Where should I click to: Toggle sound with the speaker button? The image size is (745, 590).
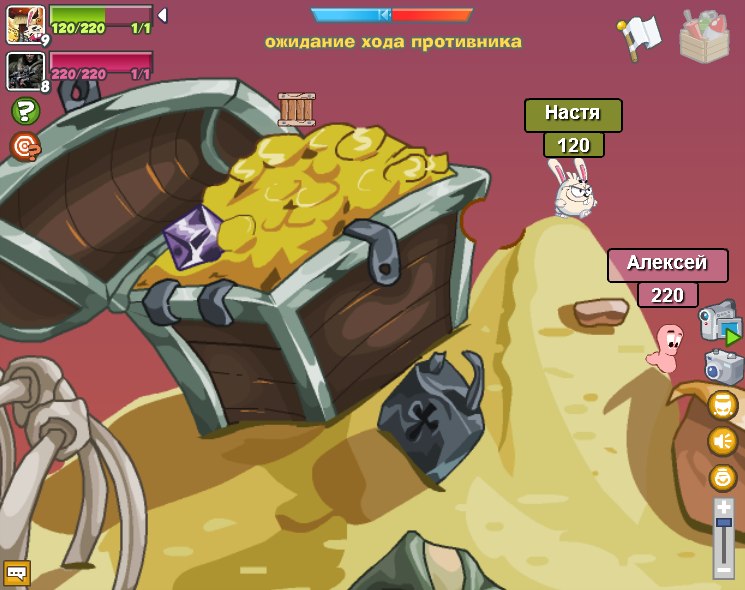point(723,441)
